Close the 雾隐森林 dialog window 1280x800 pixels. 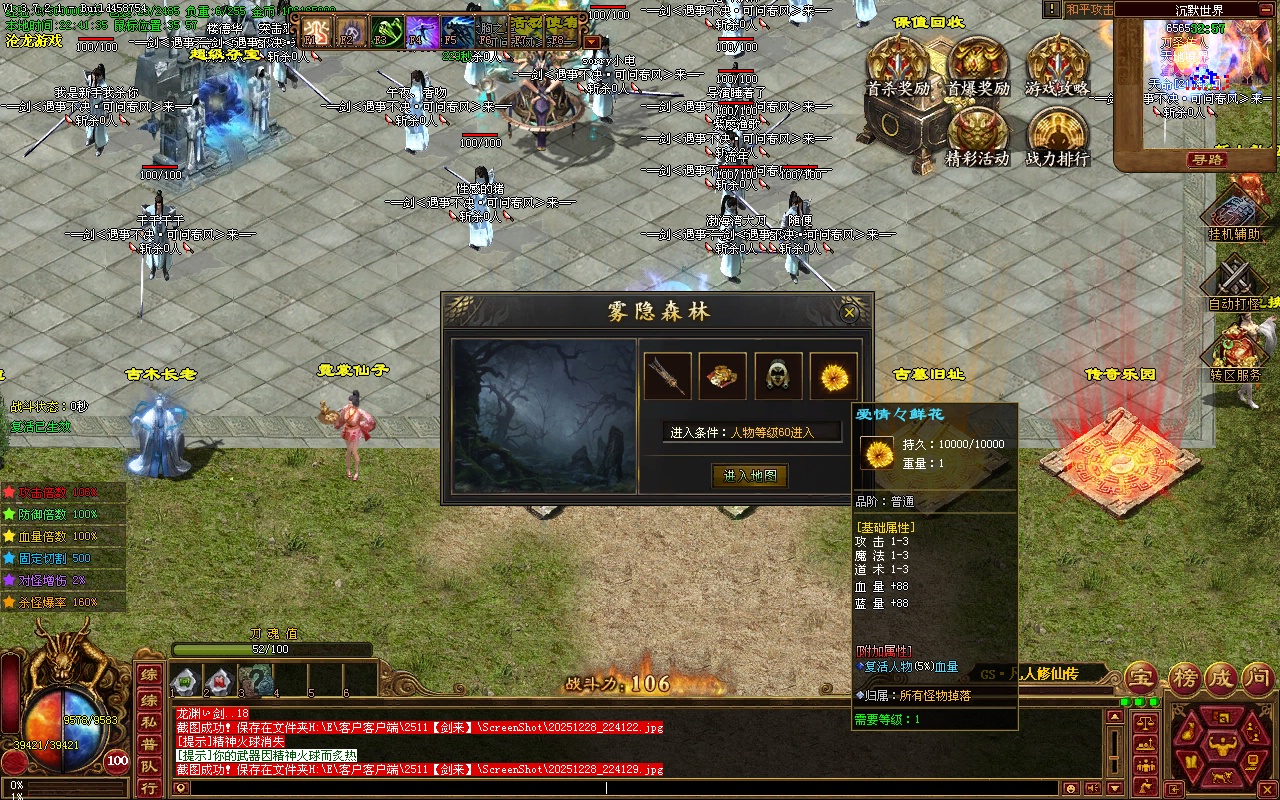coord(849,313)
